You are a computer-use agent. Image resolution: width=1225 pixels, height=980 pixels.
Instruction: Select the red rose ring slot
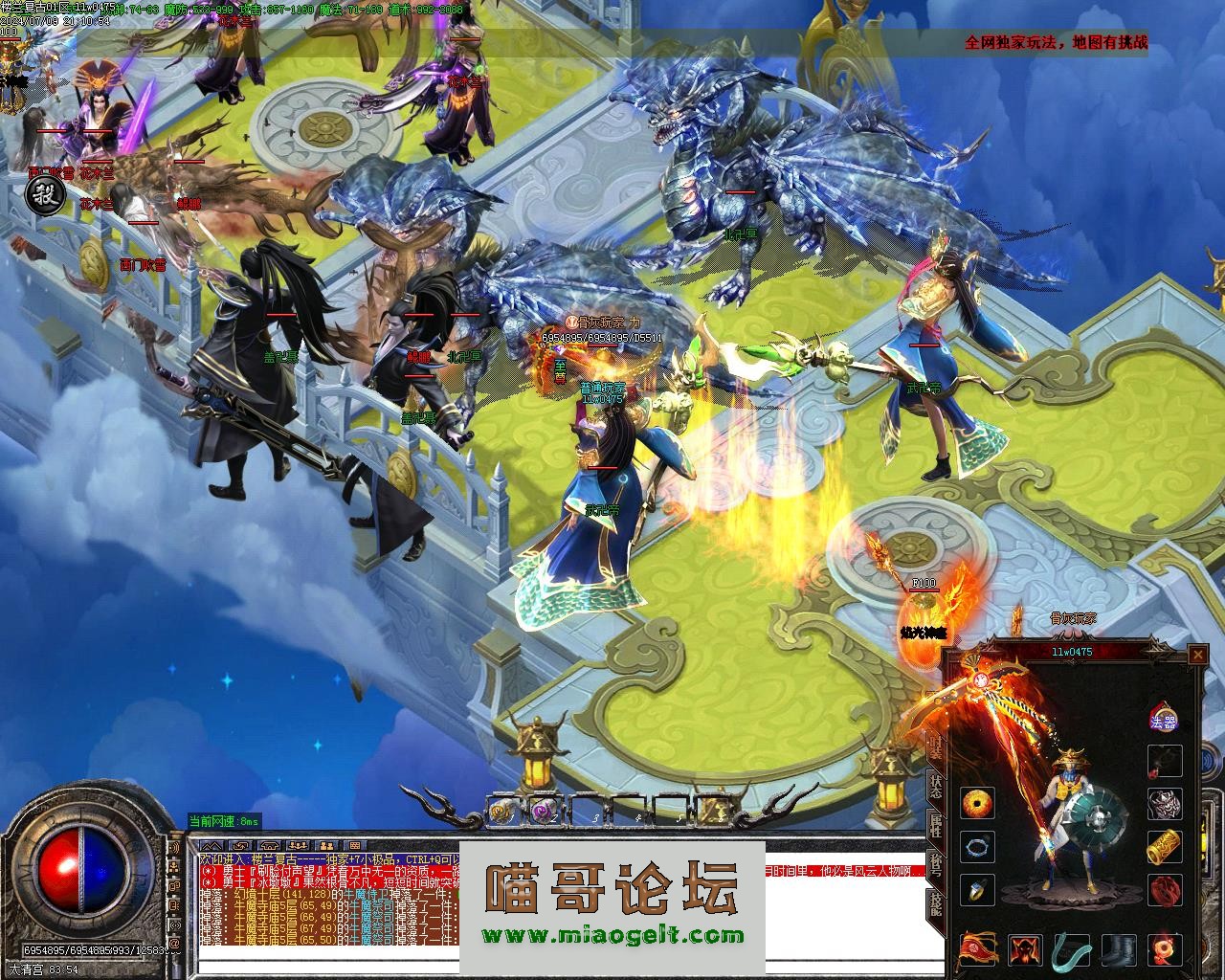tap(1165, 890)
